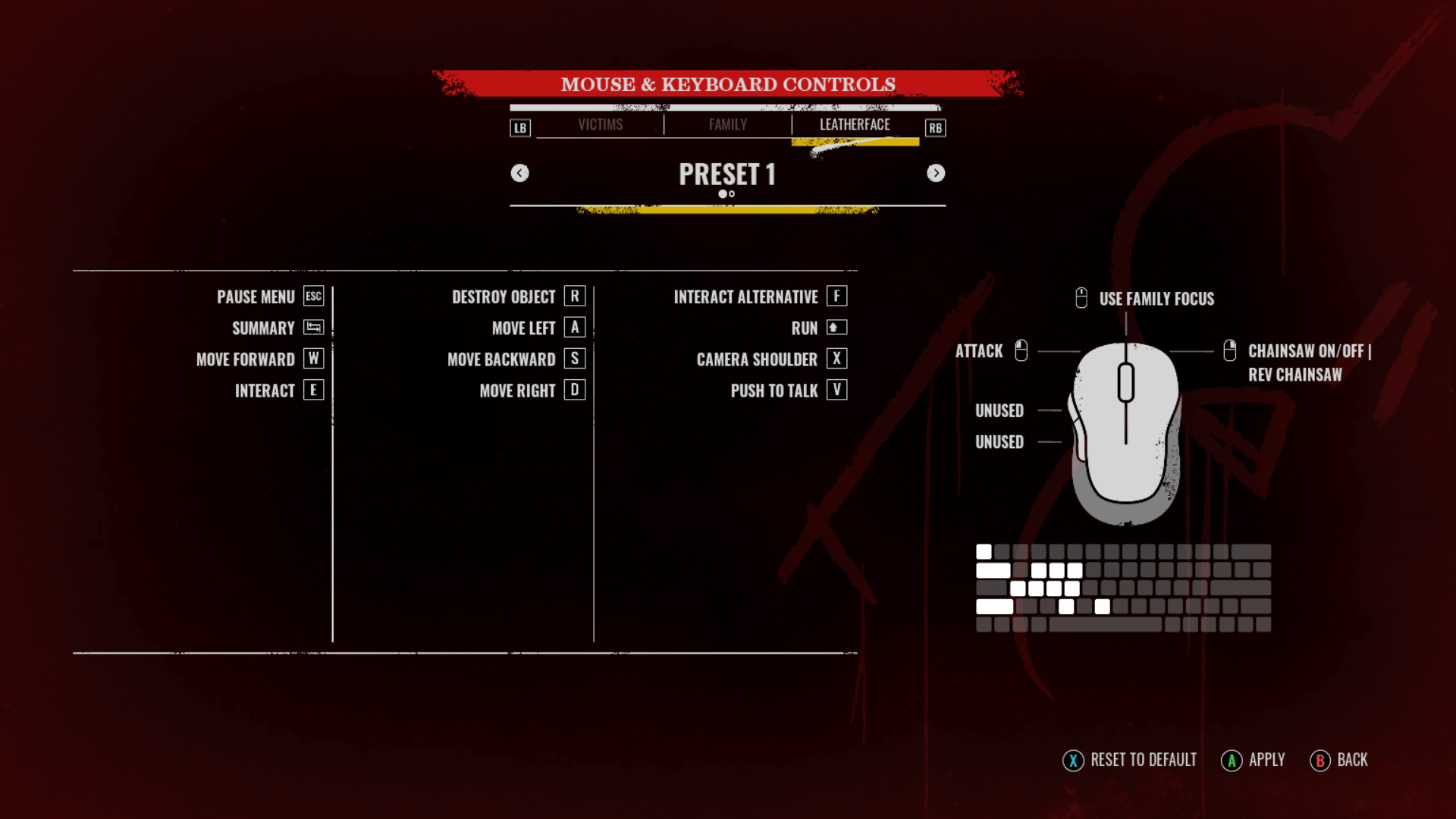
Task: Select the second preset page dot
Action: click(733, 194)
